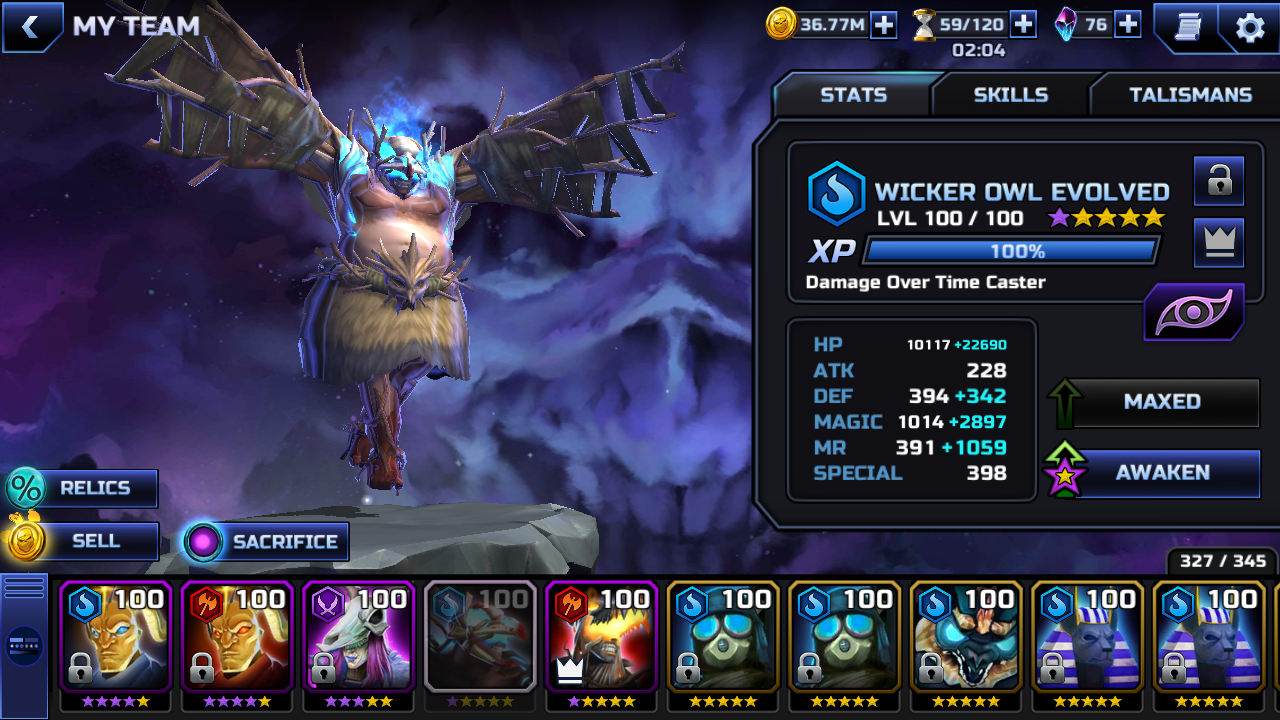Click the crown champion button
Screen dimensions: 1280x720
coord(1218,243)
